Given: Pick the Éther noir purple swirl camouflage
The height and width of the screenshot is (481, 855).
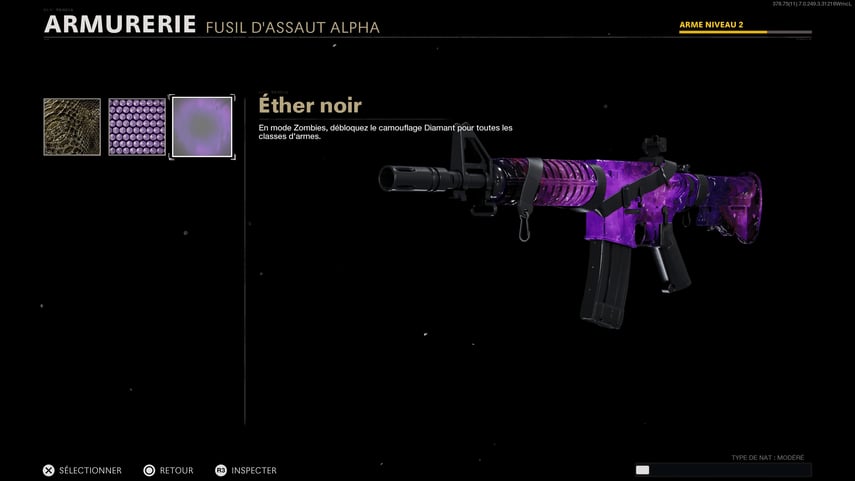Looking at the screenshot, I should 202,127.
